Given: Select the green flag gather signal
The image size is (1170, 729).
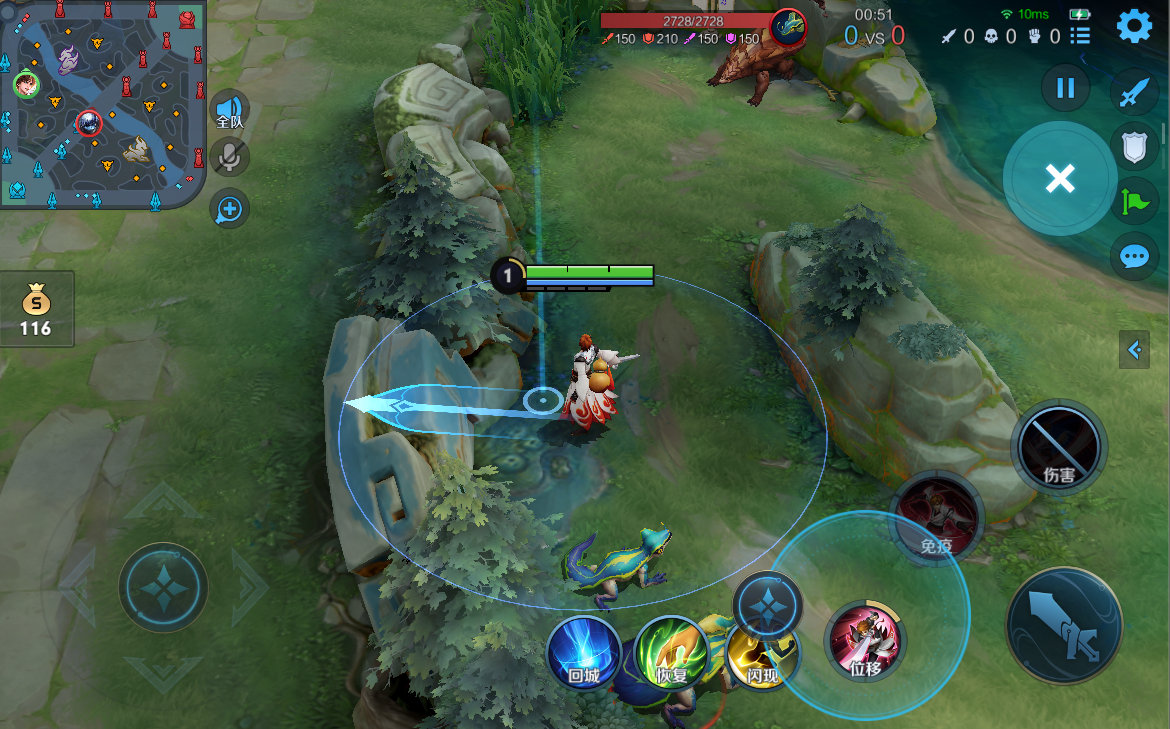Looking at the screenshot, I should coord(1134,203).
